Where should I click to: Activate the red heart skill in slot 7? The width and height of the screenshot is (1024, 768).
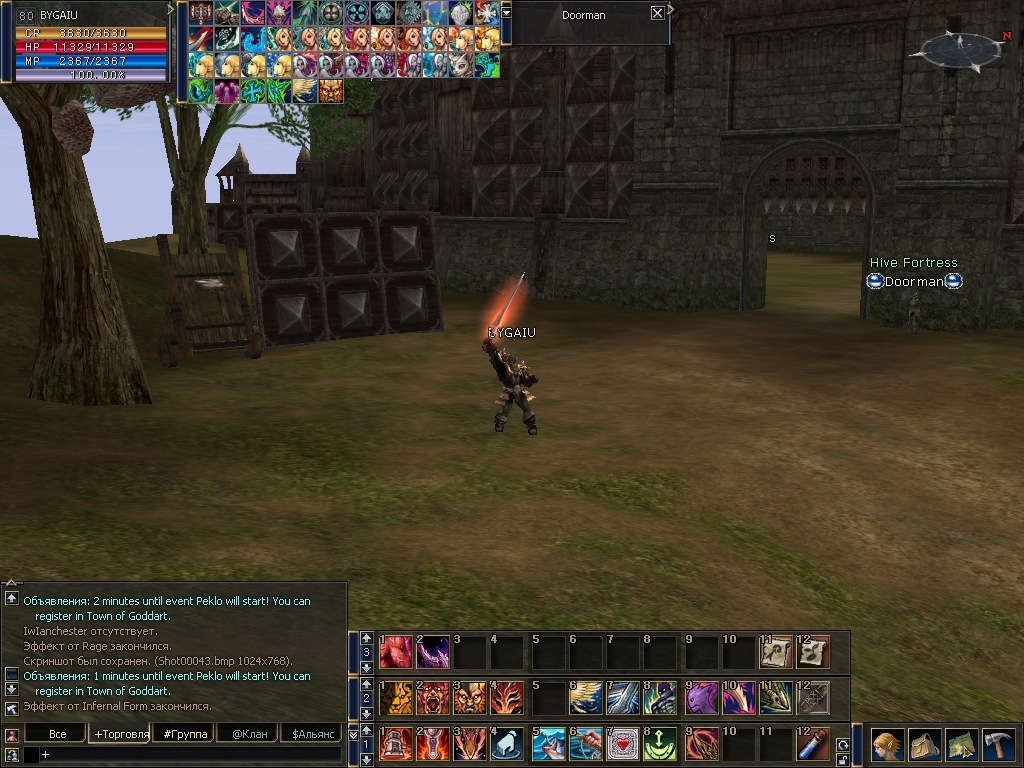point(622,745)
